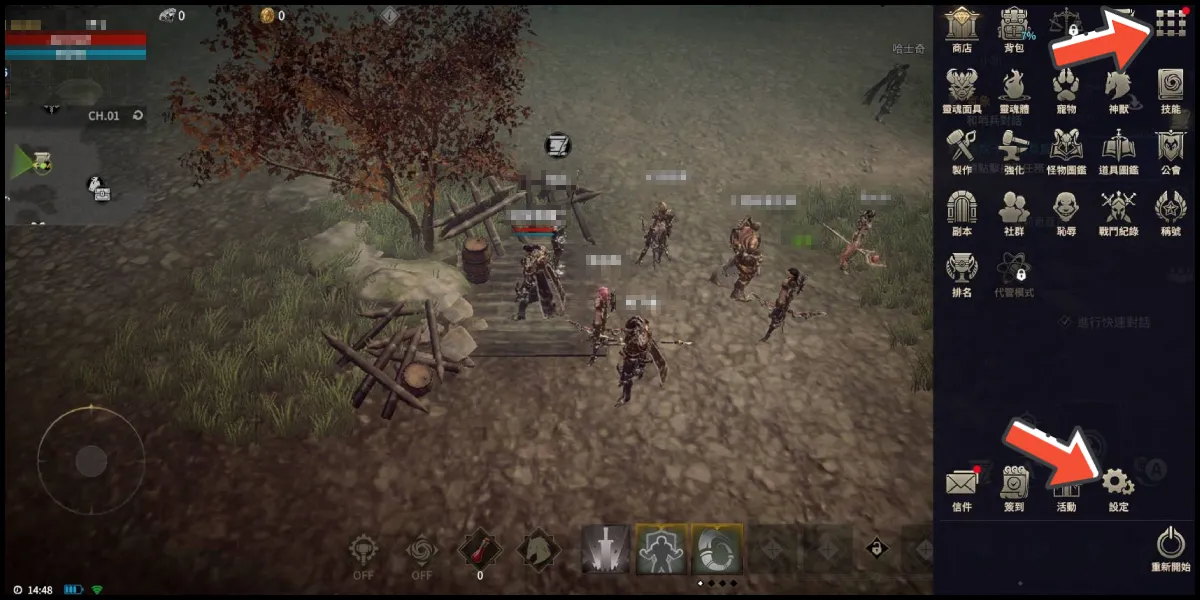Image resolution: width=1200 pixels, height=600 pixels.
Task: Open the 信件 mail envelope
Action: pyautogui.click(x=961, y=483)
